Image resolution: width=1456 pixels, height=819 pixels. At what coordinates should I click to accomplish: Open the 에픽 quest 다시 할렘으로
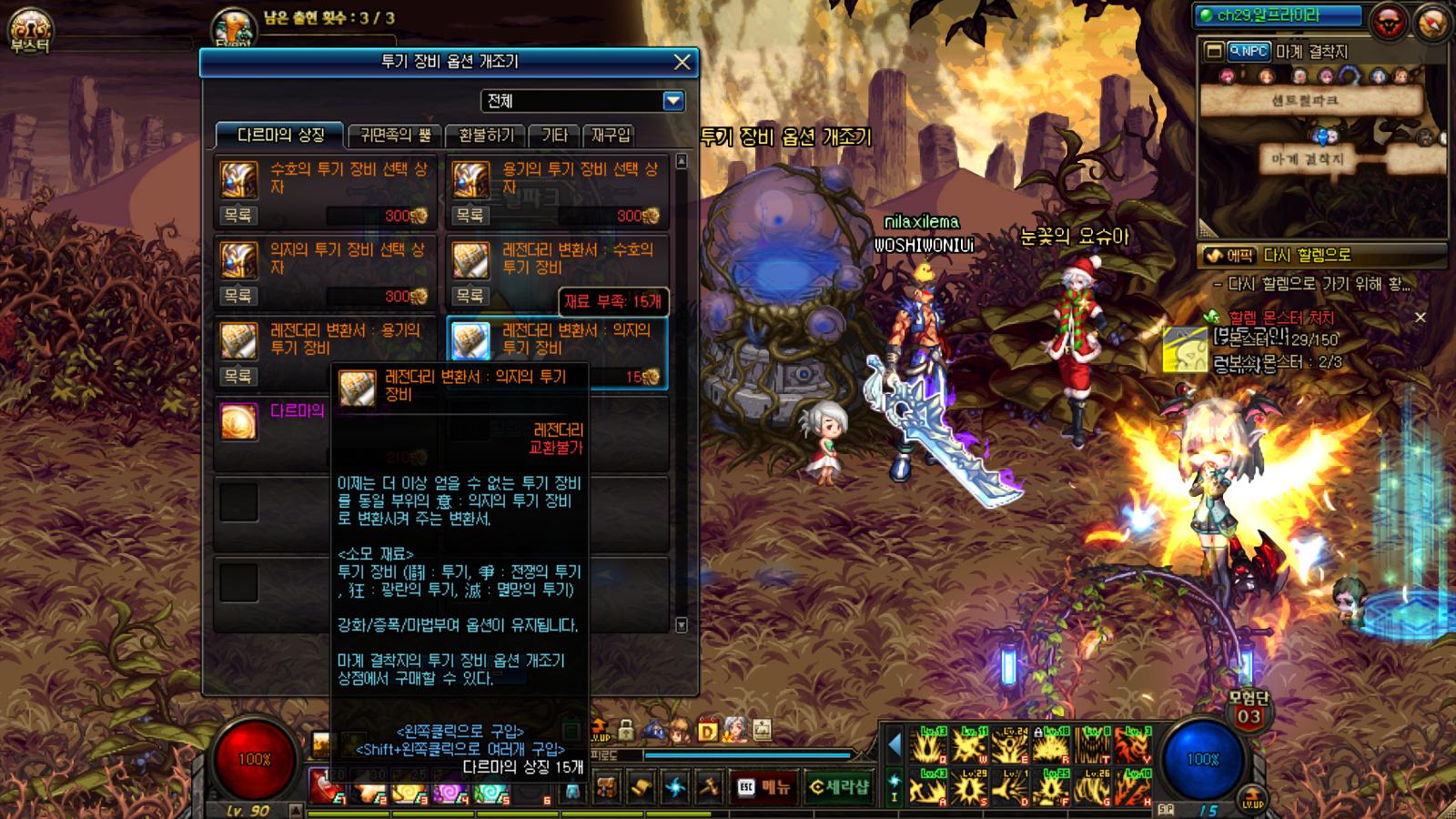tap(1321, 256)
